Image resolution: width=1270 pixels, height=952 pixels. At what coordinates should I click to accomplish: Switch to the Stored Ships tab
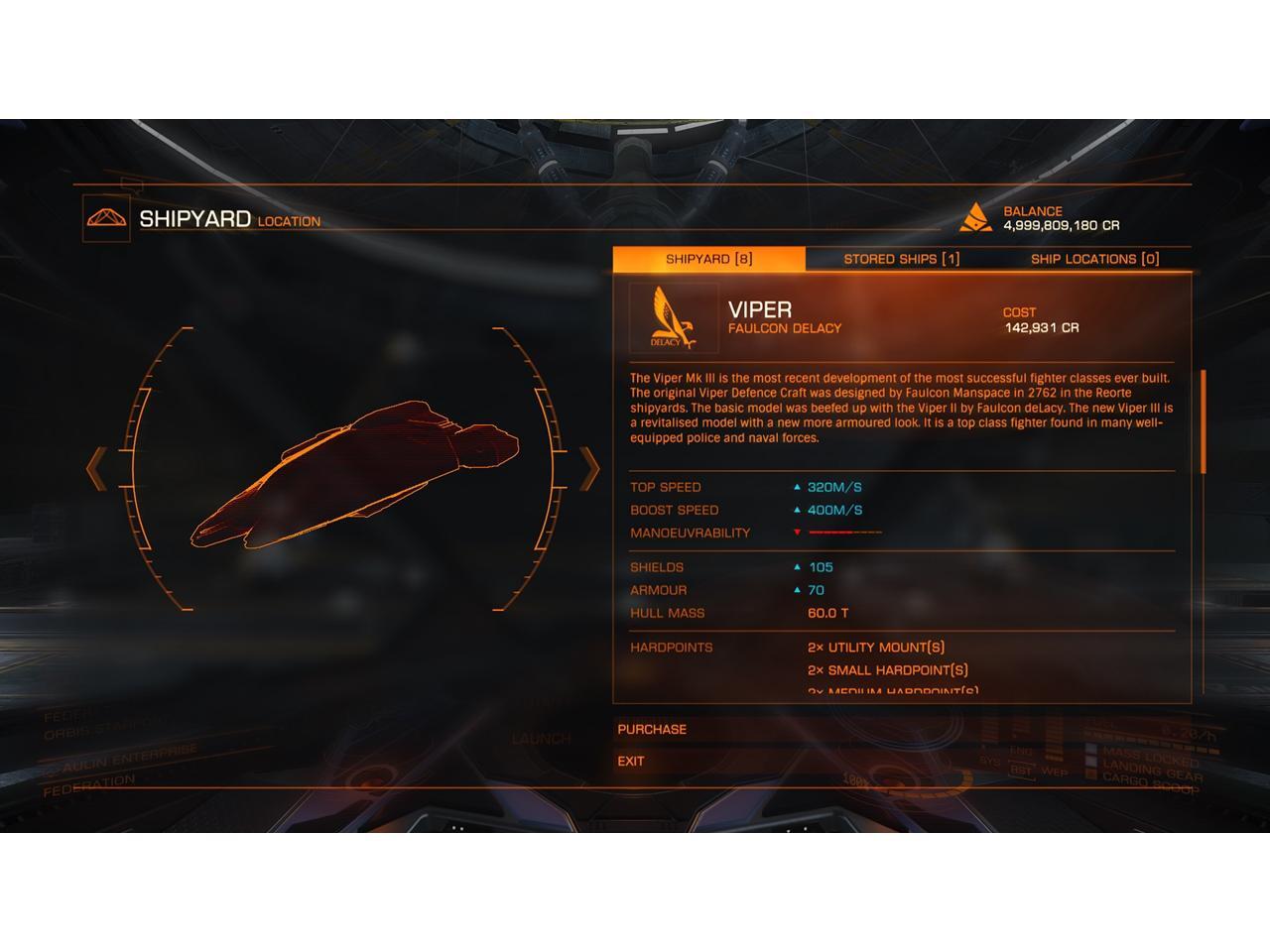pos(901,259)
